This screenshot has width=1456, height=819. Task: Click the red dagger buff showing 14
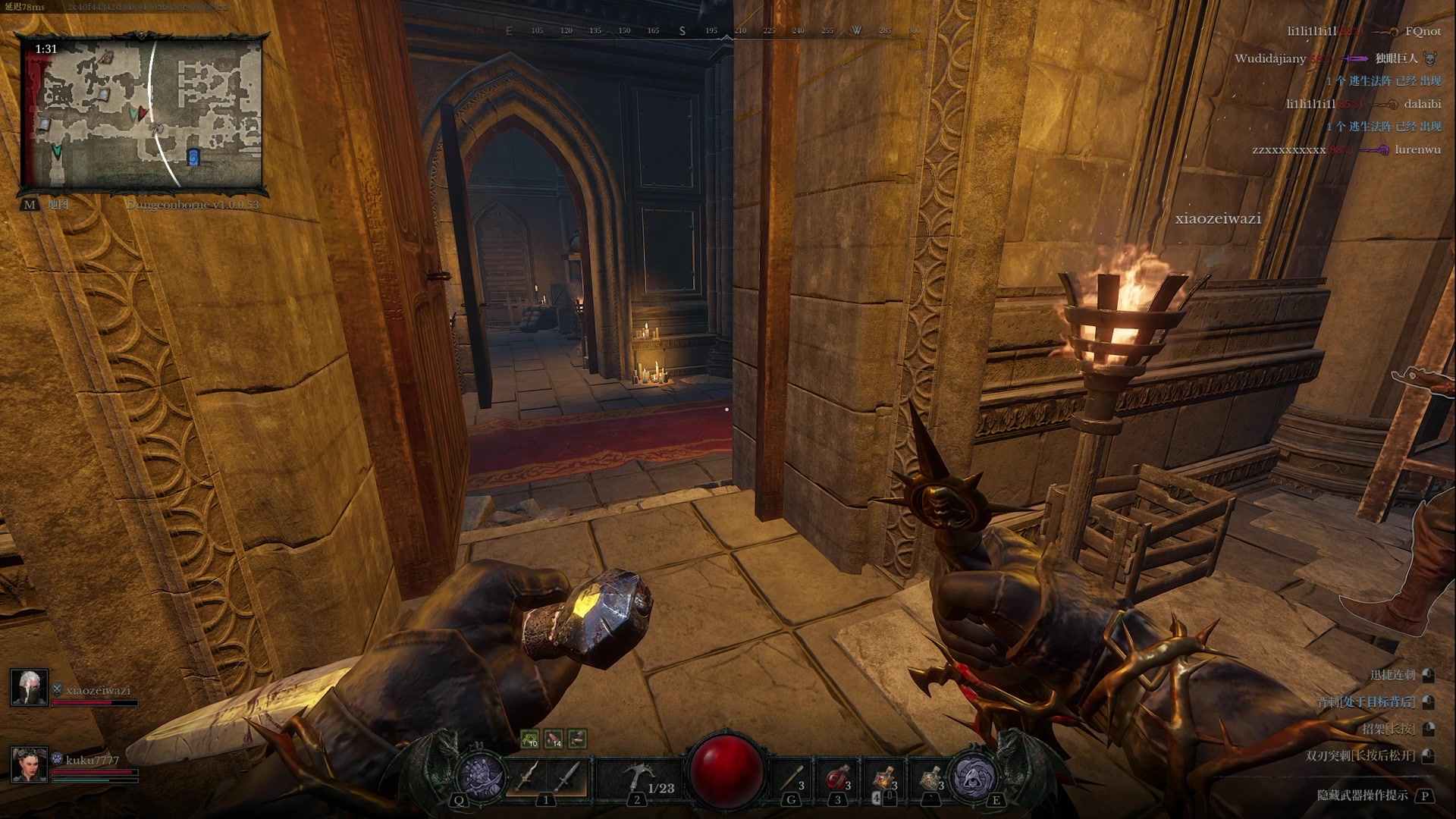554,738
